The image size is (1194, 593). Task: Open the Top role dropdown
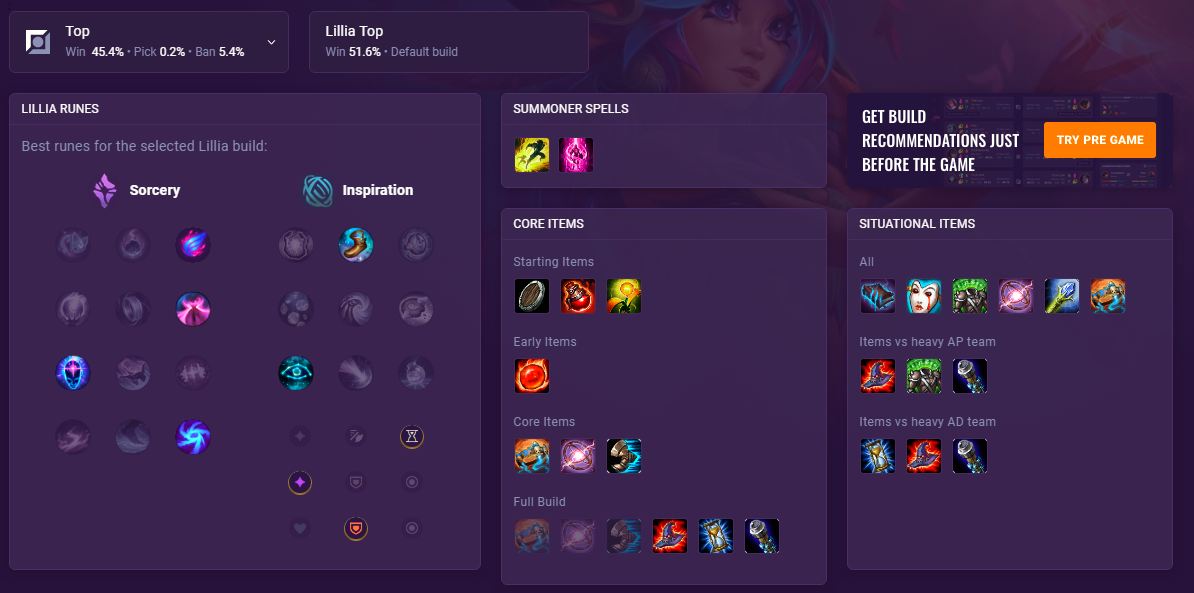point(271,42)
